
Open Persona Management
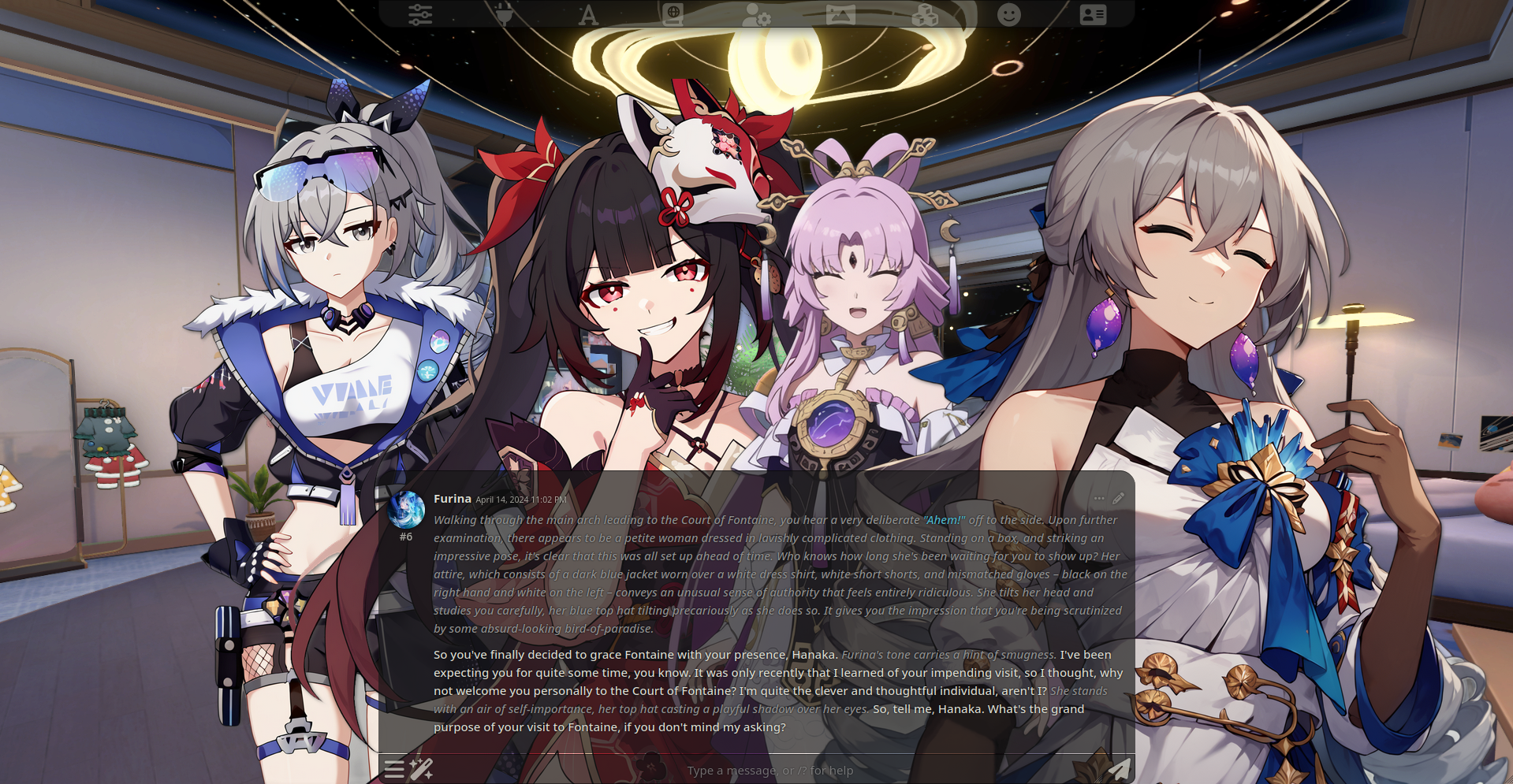1009,13
